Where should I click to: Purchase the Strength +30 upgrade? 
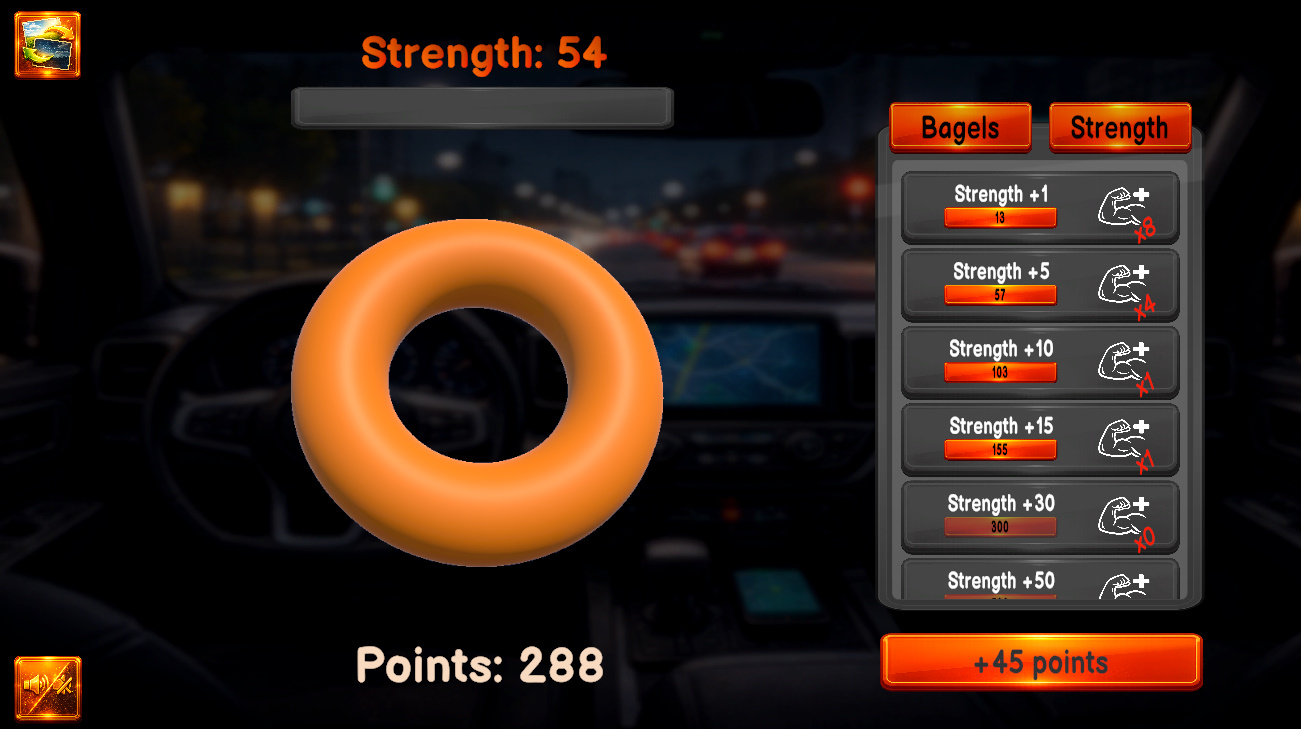pyautogui.click(x=1040, y=514)
